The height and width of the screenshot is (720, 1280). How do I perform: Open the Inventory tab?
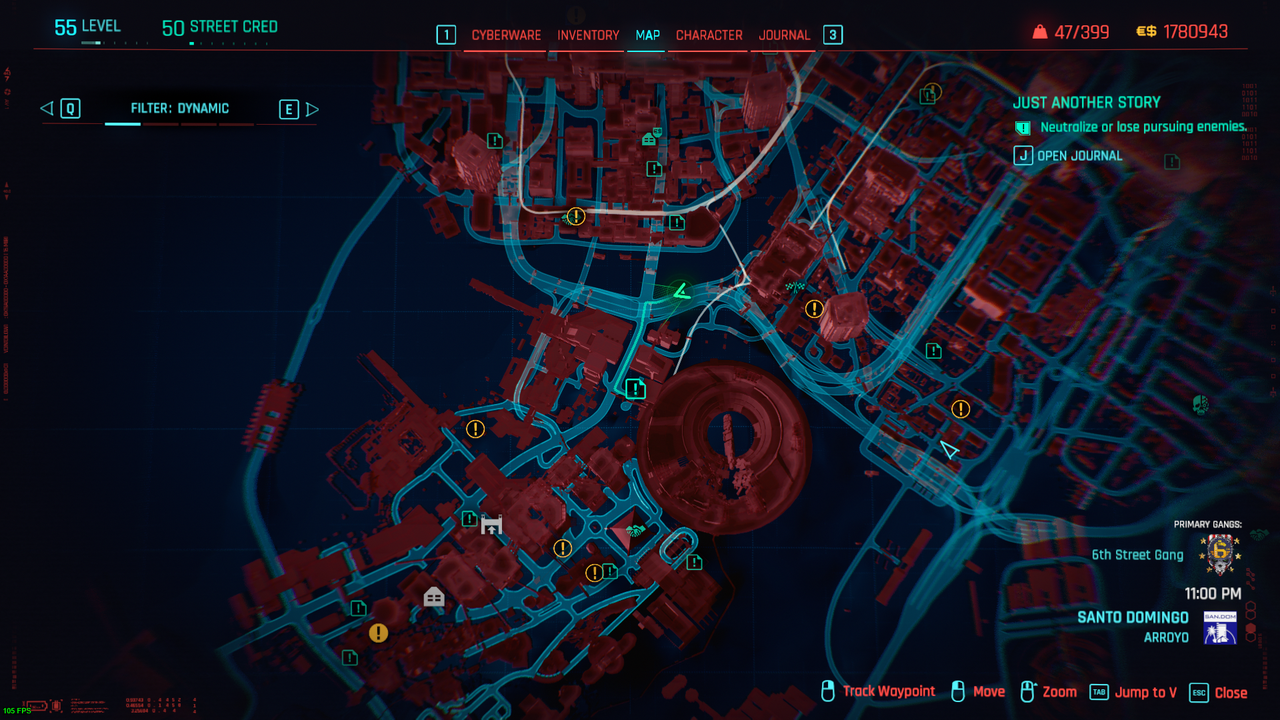(x=588, y=35)
